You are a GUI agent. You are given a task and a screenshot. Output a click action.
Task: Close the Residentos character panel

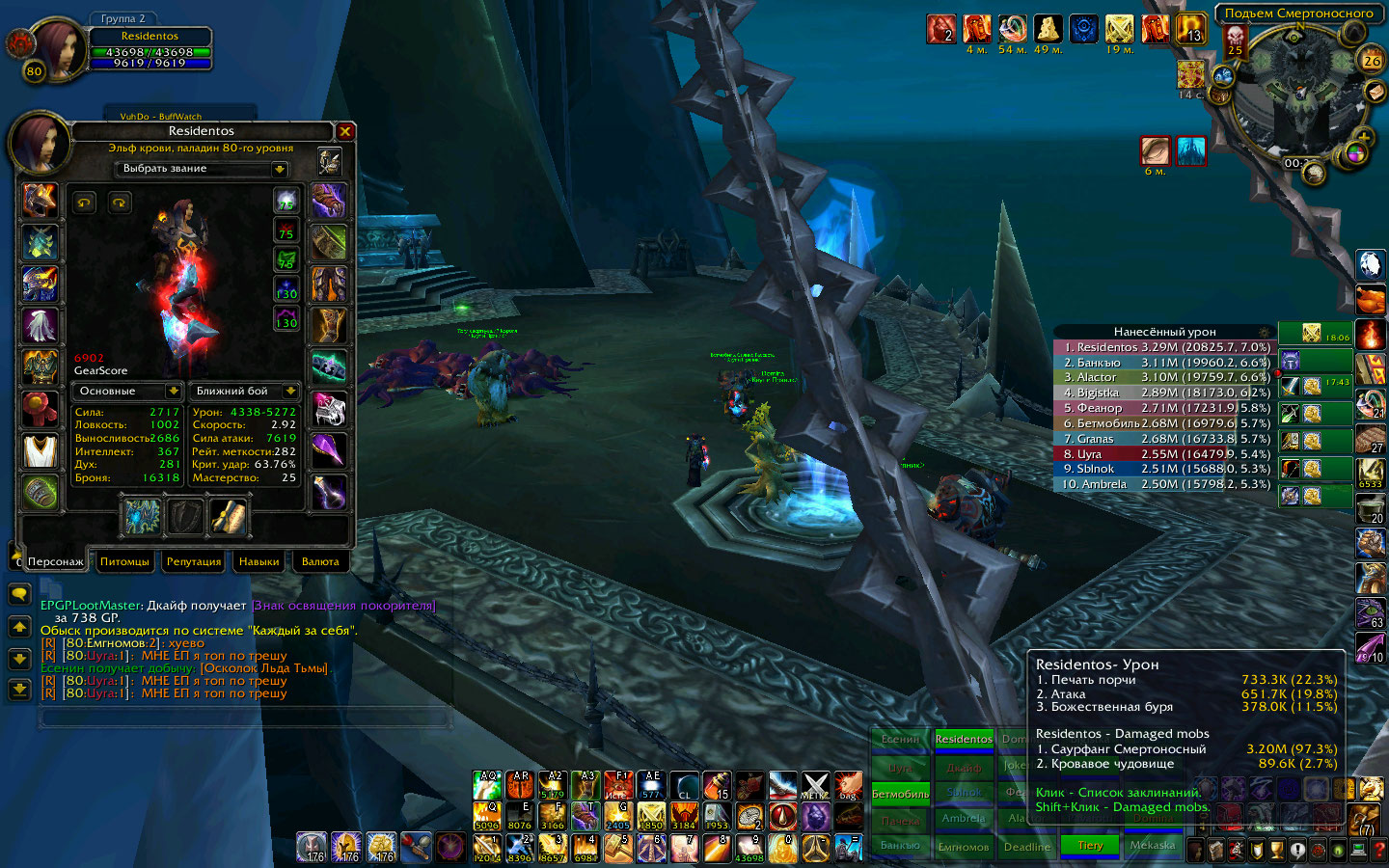coord(345,131)
